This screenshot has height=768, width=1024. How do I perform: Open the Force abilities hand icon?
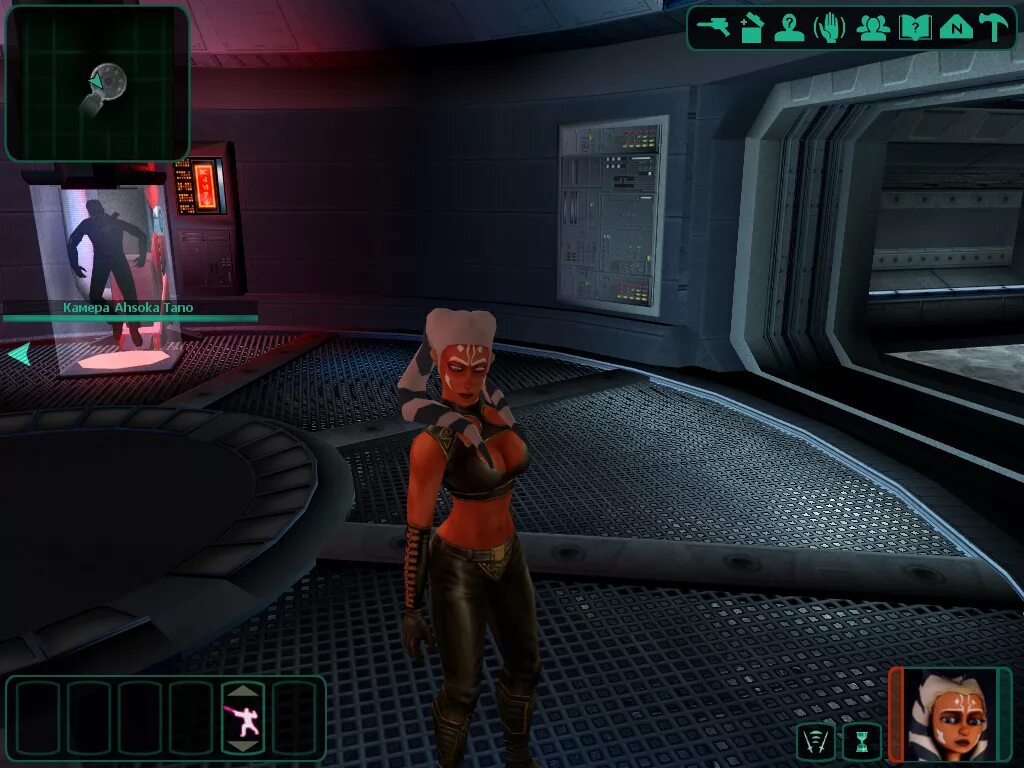831,28
